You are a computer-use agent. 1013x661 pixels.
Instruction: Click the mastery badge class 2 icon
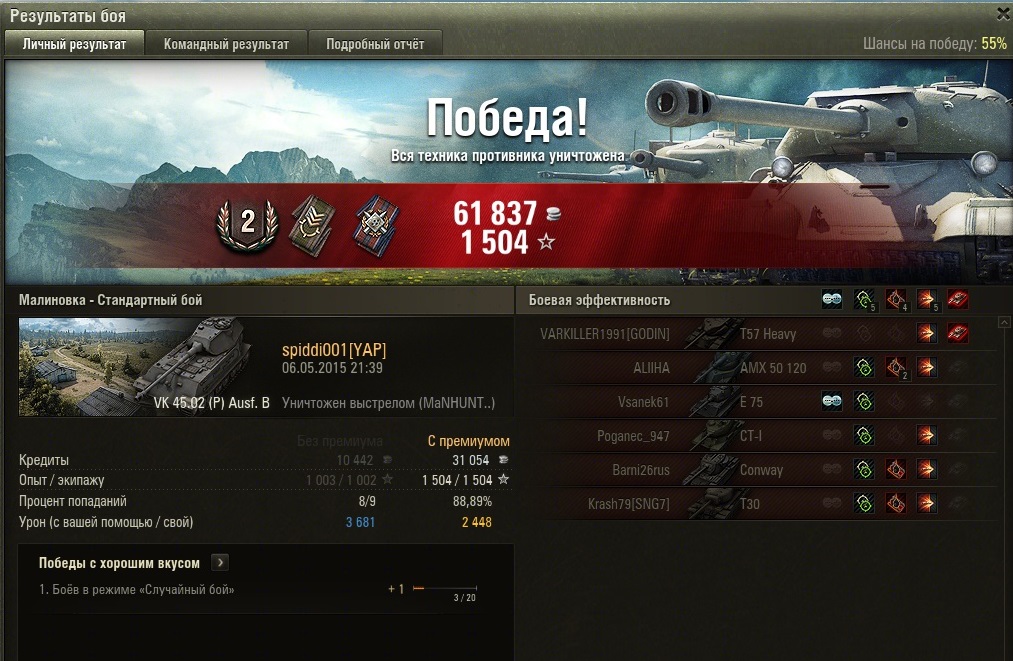coord(247,223)
